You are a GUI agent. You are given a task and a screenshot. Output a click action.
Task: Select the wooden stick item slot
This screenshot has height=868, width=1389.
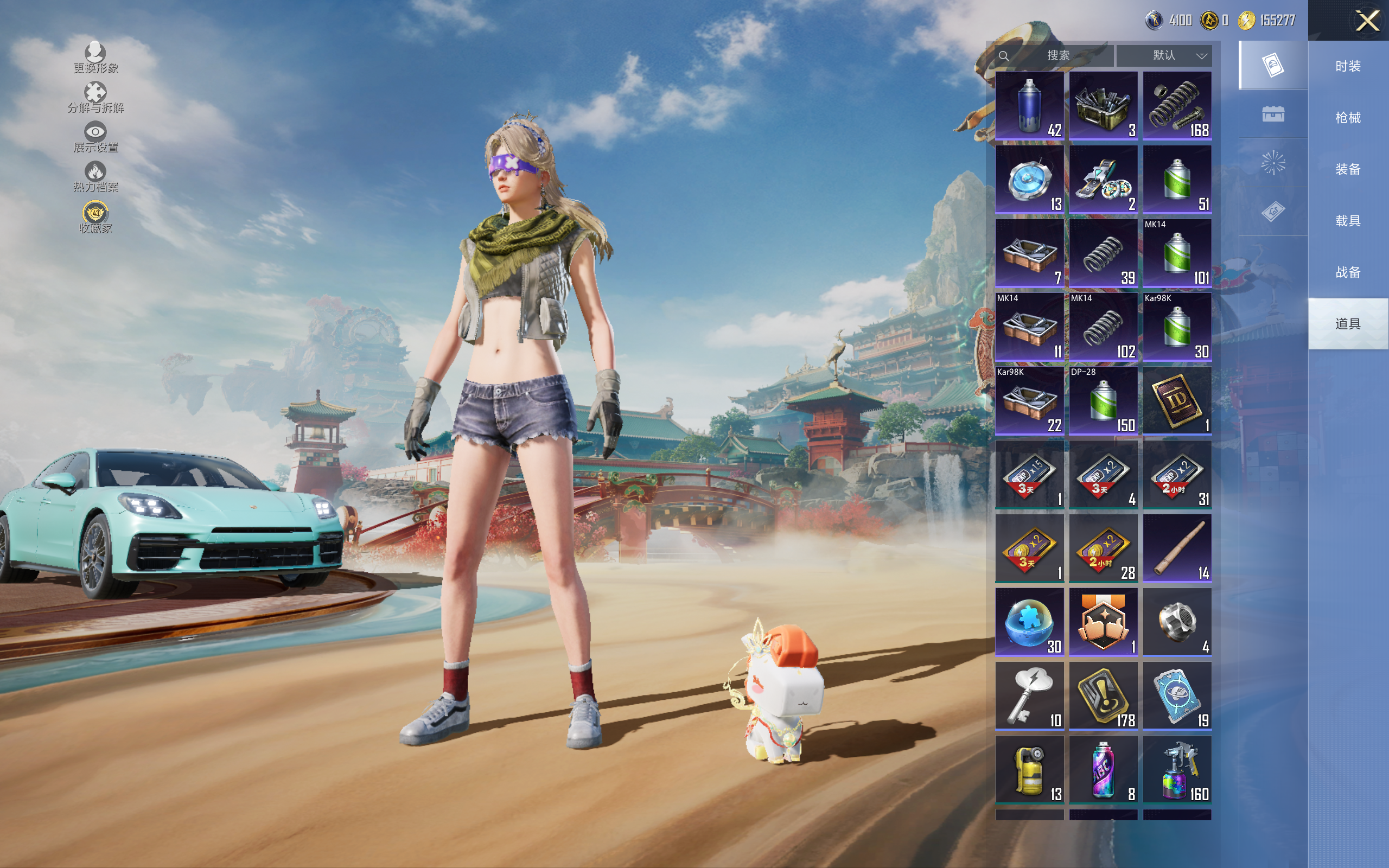click(x=1177, y=548)
